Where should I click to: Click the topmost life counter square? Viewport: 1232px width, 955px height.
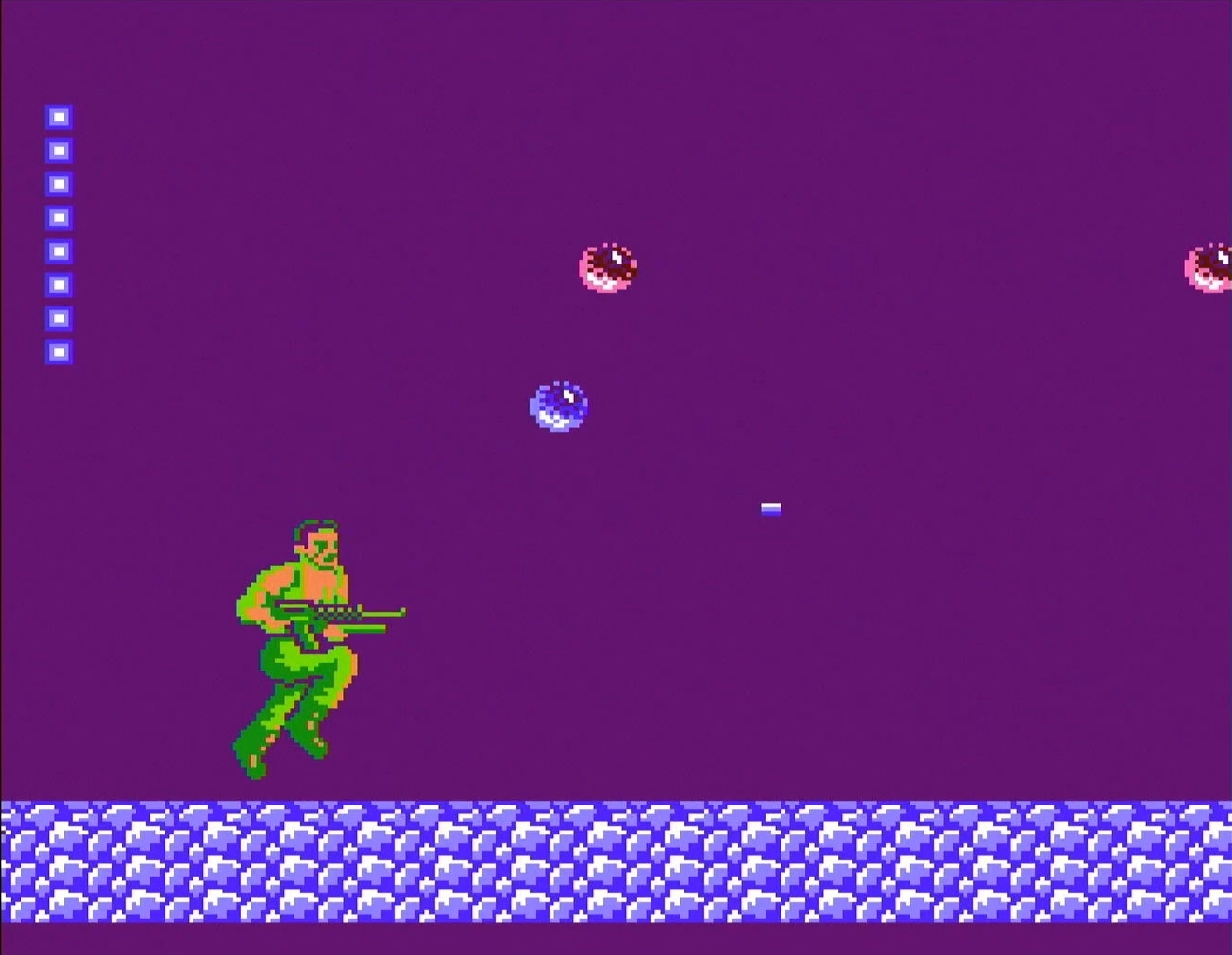pyautogui.click(x=59, y=116)
